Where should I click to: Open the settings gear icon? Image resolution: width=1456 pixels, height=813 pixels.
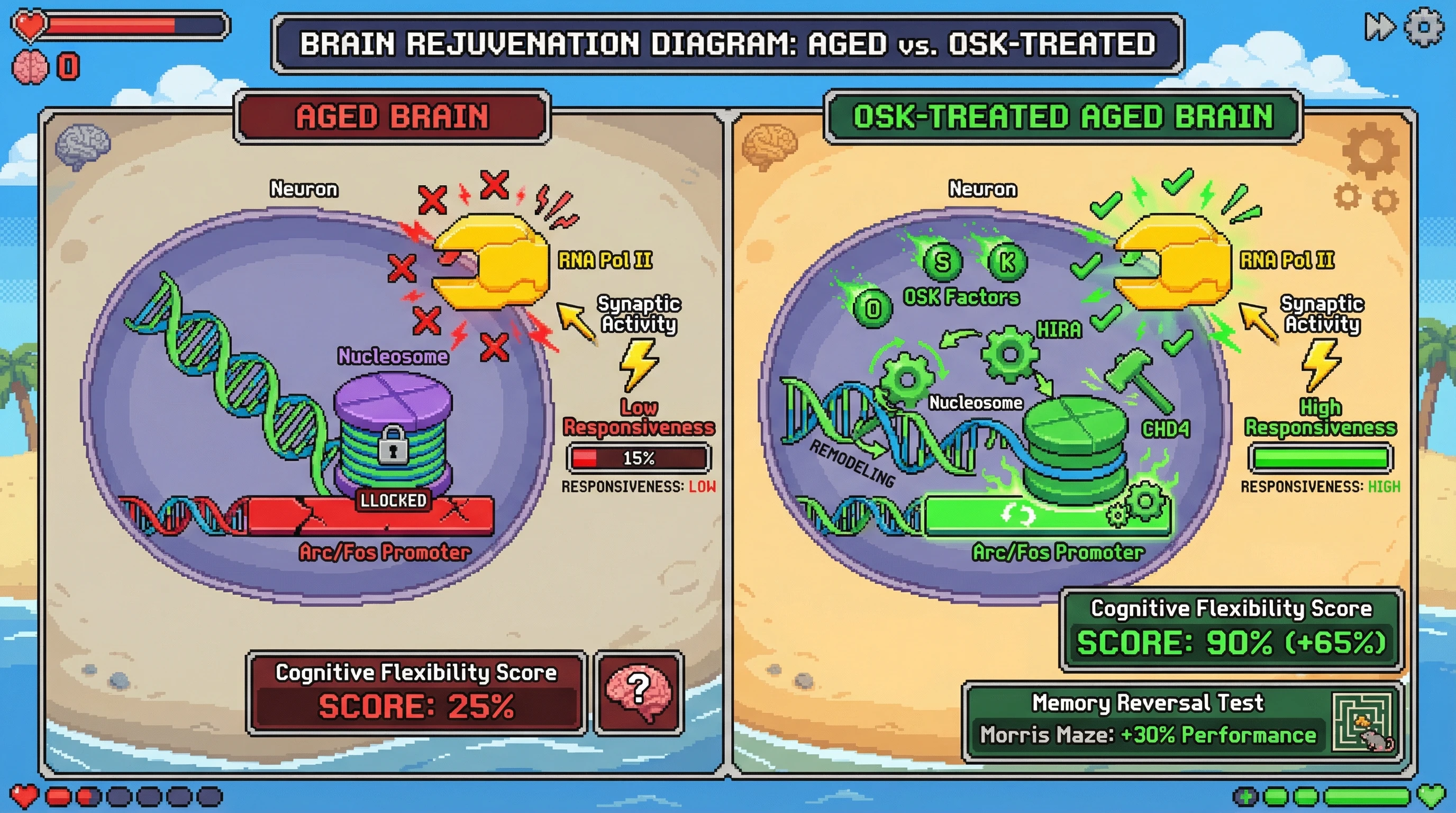tap(1424, 26)
